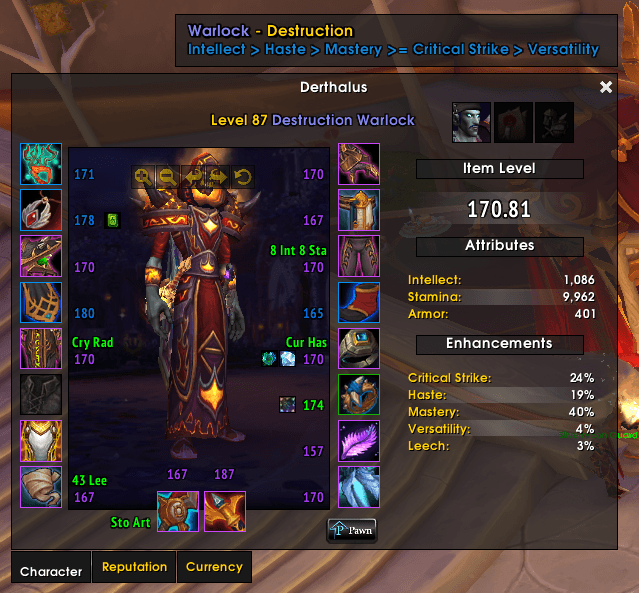Close the Derthalus character window
This screenshot has height=593, width=639.
[605, 88]
